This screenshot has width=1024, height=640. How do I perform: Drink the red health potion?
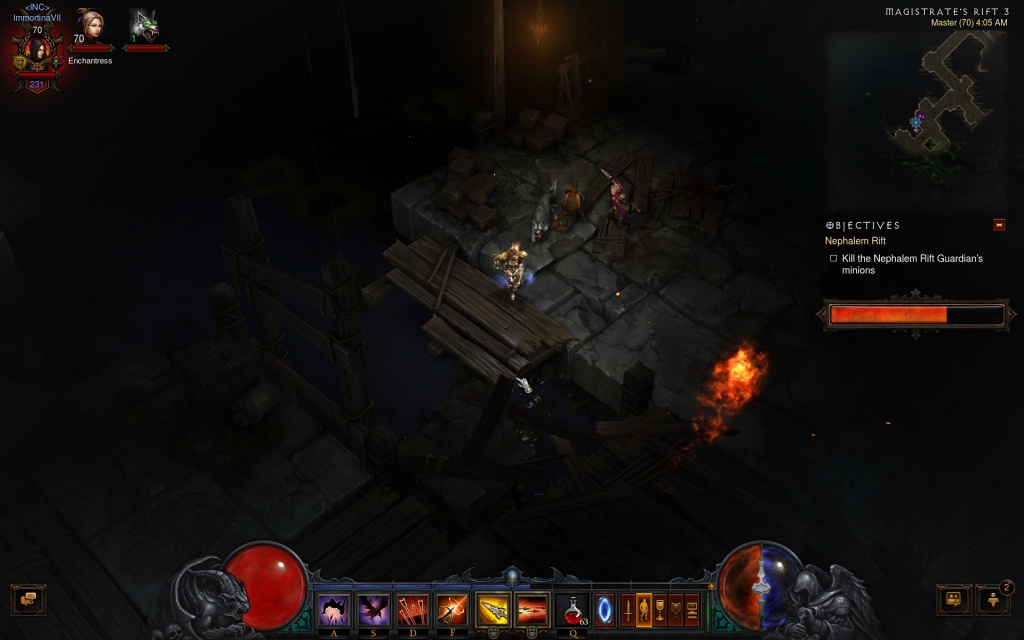click(573, 609)
